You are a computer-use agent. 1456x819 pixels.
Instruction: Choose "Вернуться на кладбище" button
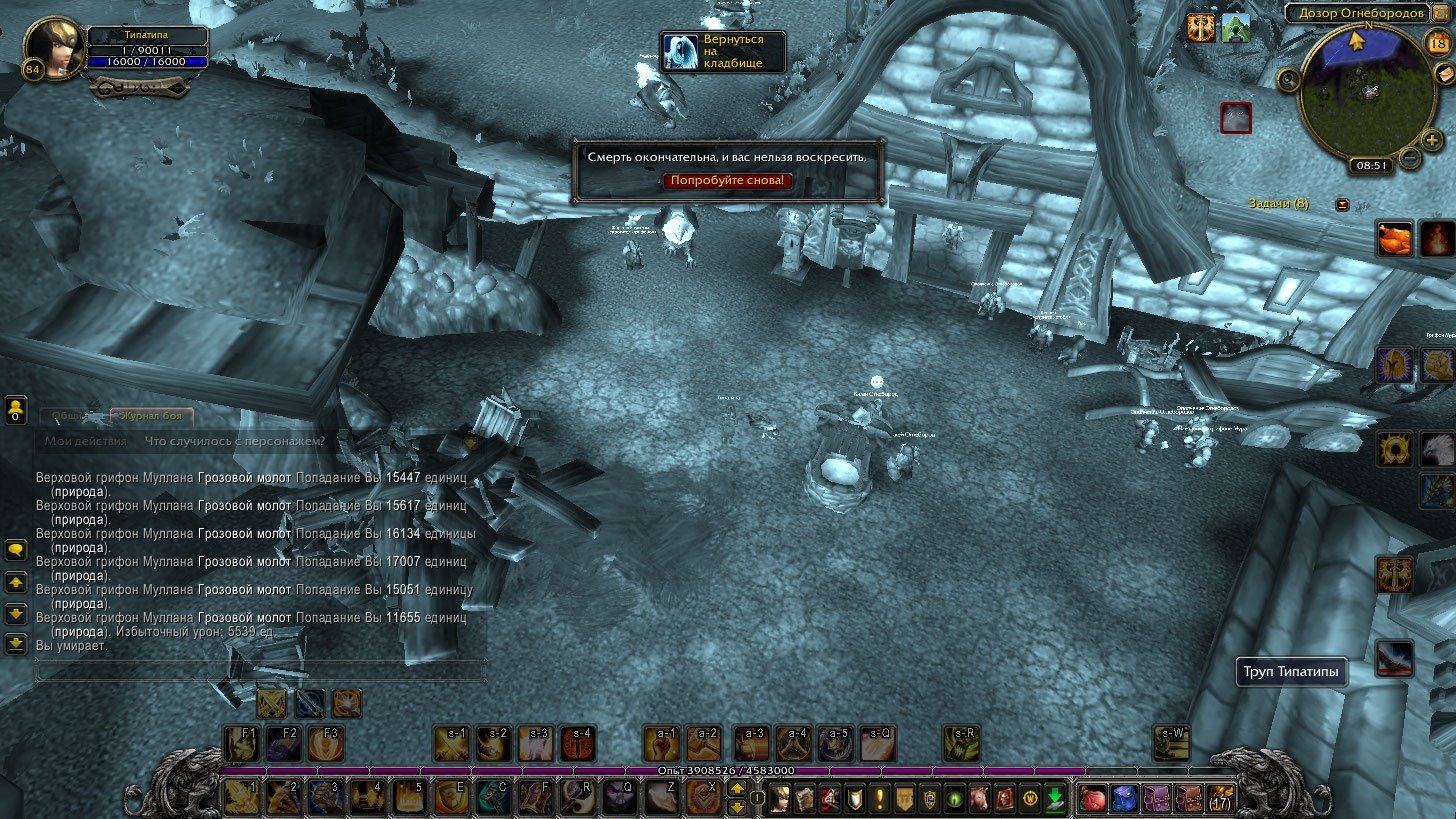pyautogui.click(x=723, y=51)
